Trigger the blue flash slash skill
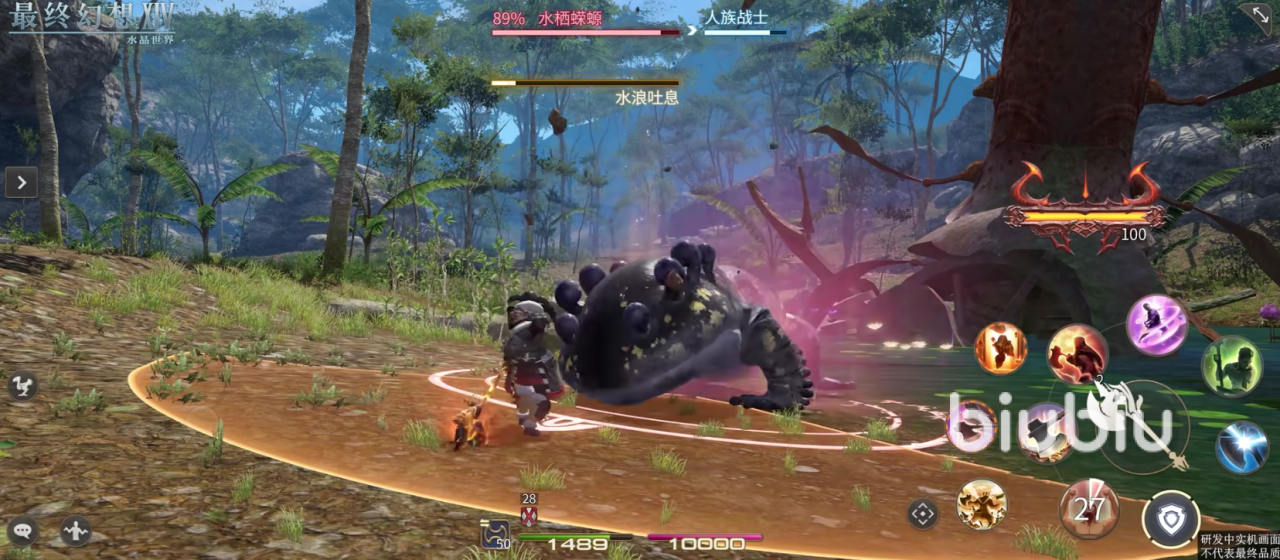Screen dimensions: 1280x560 [1242, 447]
